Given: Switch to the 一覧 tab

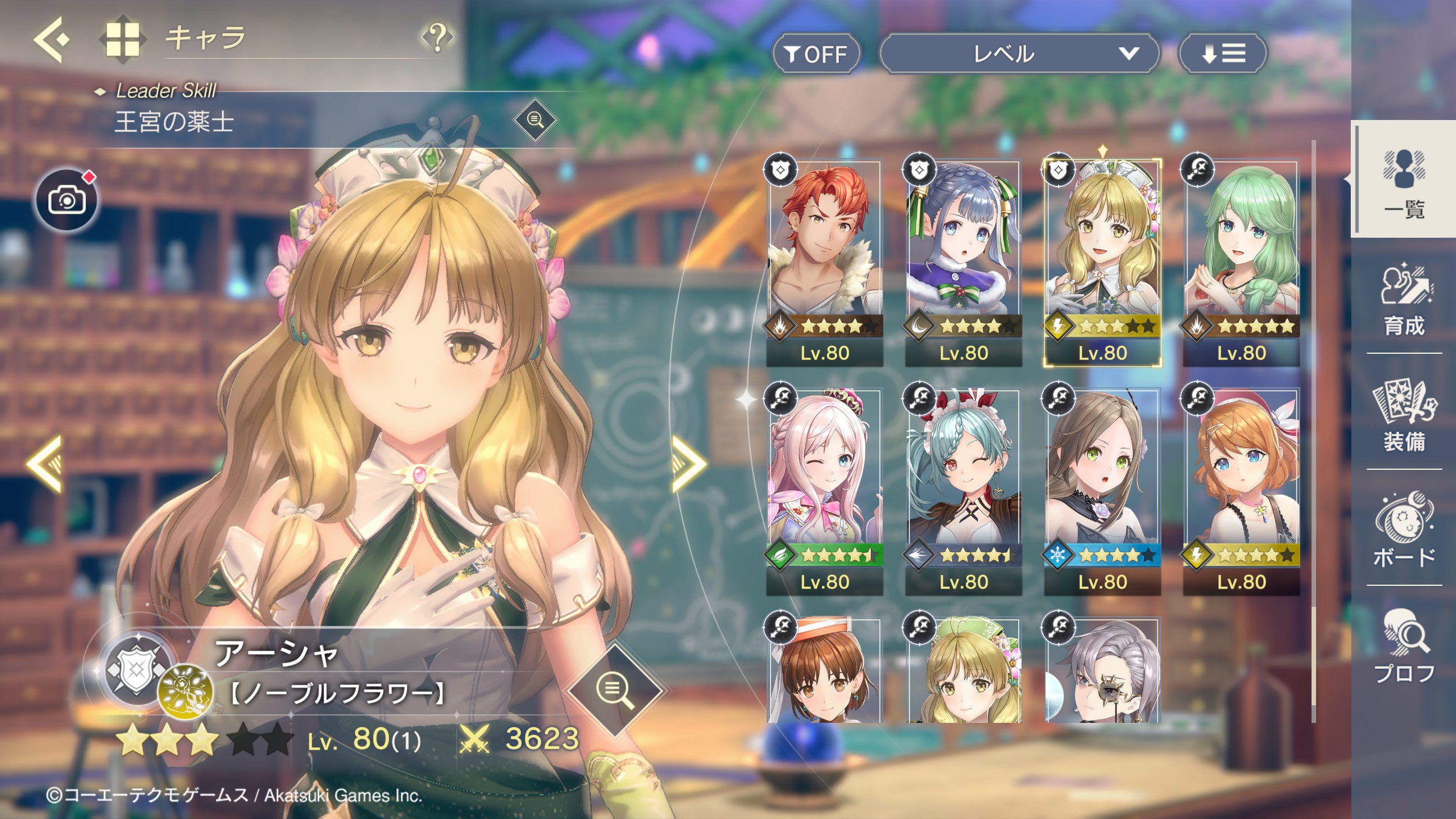Looking at the screenshot, I should tap(1404, 181).
